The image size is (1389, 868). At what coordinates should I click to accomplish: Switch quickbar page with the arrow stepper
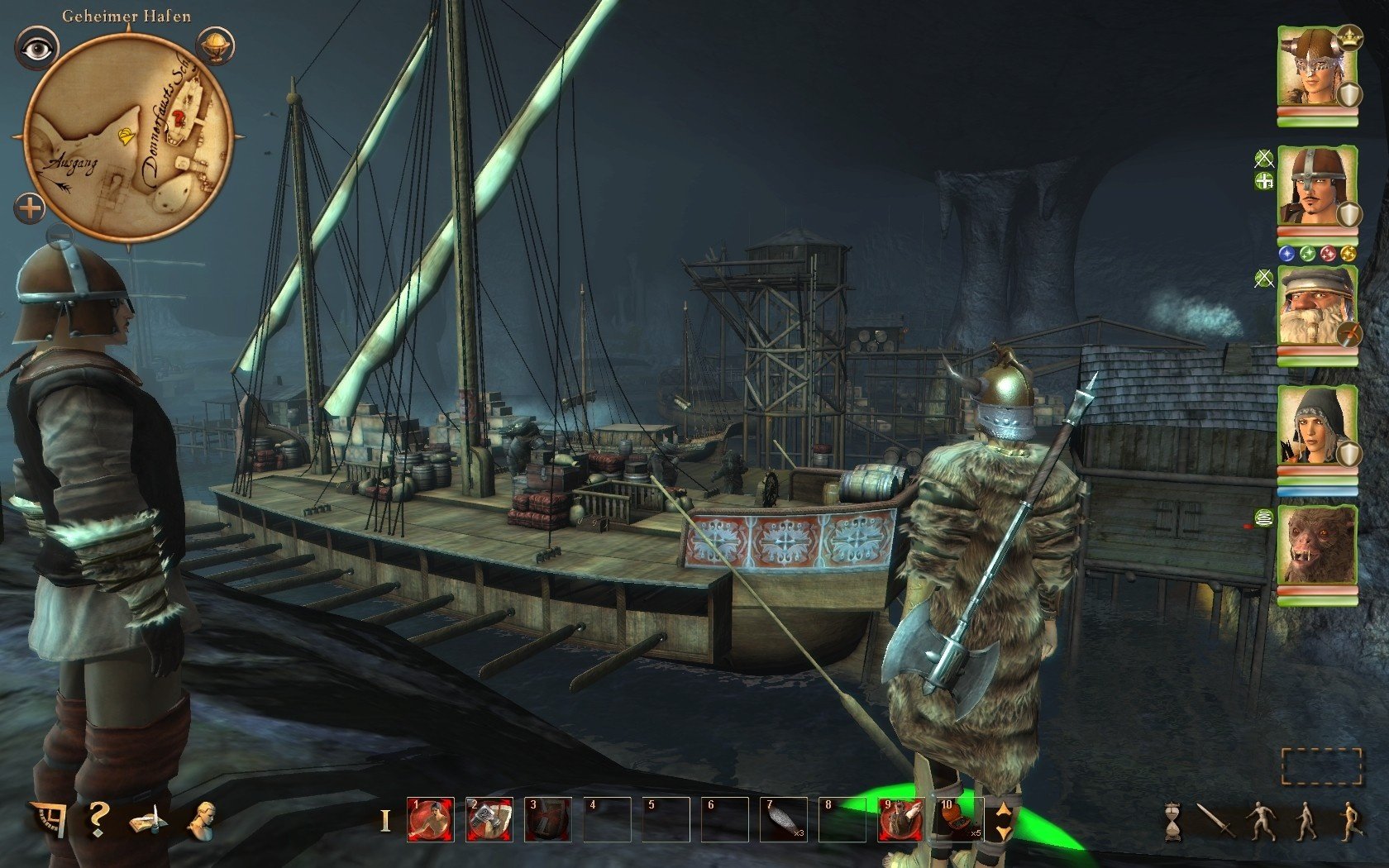1003,820
